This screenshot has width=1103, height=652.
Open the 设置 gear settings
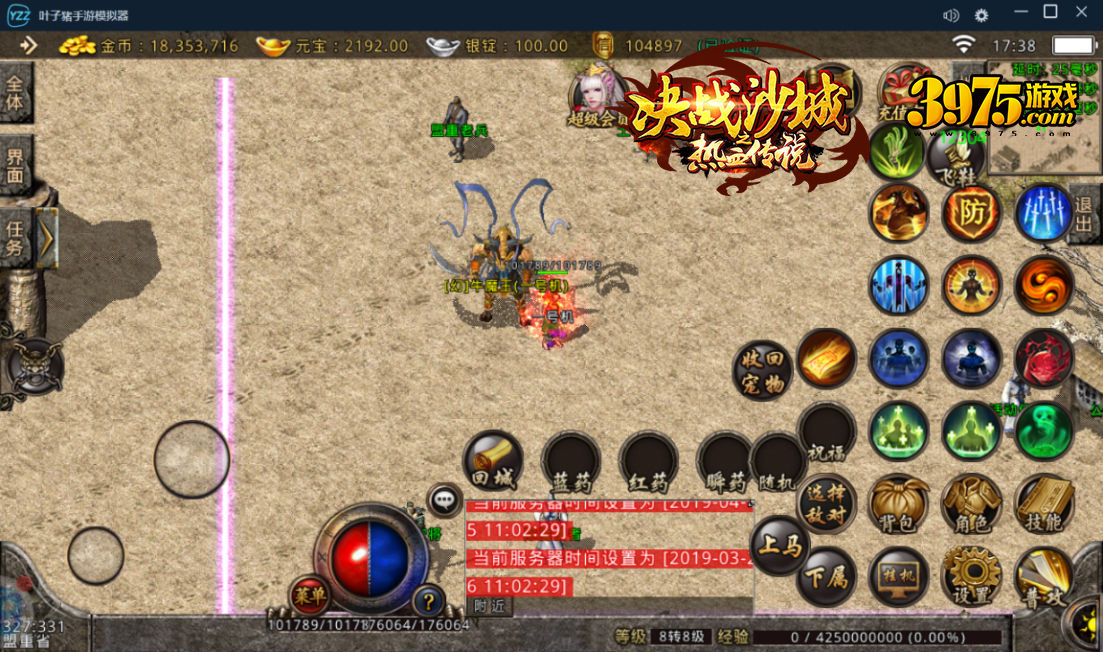tap(971, 576)
